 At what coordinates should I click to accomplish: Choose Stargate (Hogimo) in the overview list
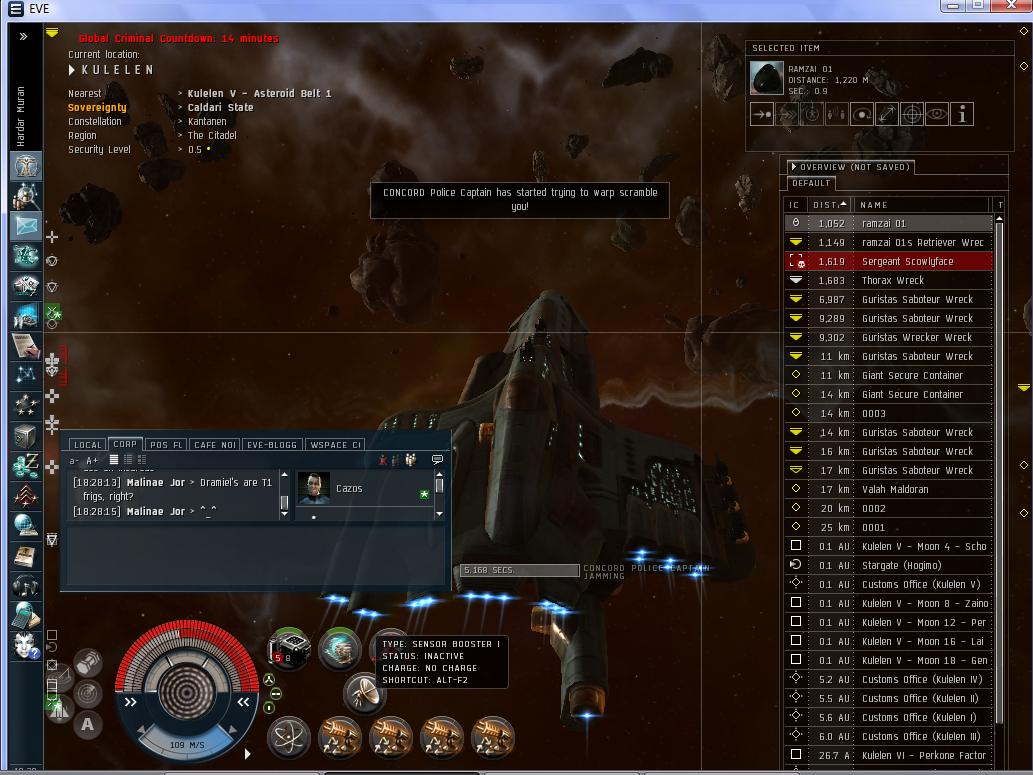(901, 565)
